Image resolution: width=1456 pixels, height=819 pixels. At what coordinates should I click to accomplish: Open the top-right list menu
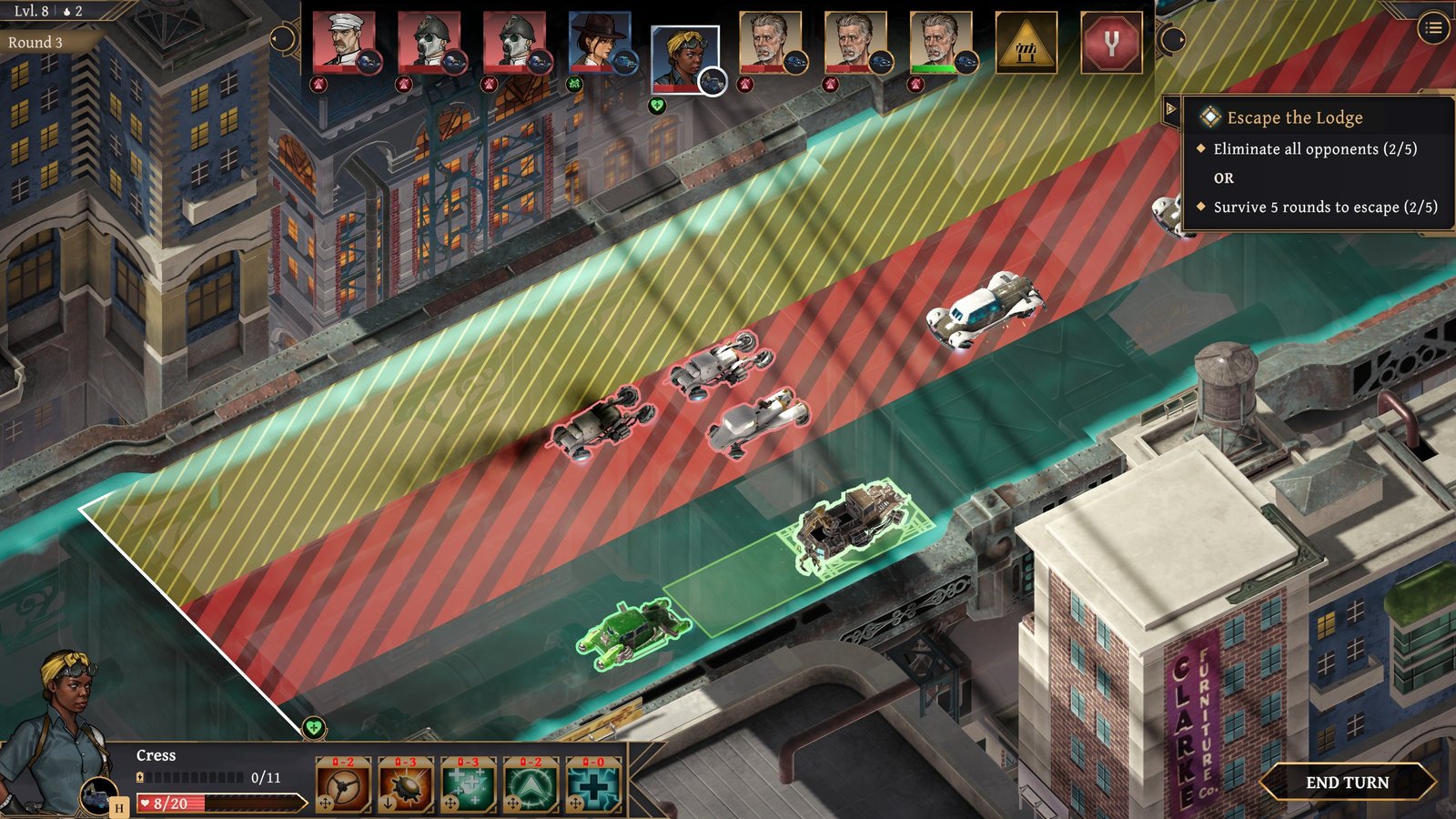click(1433, 28)
